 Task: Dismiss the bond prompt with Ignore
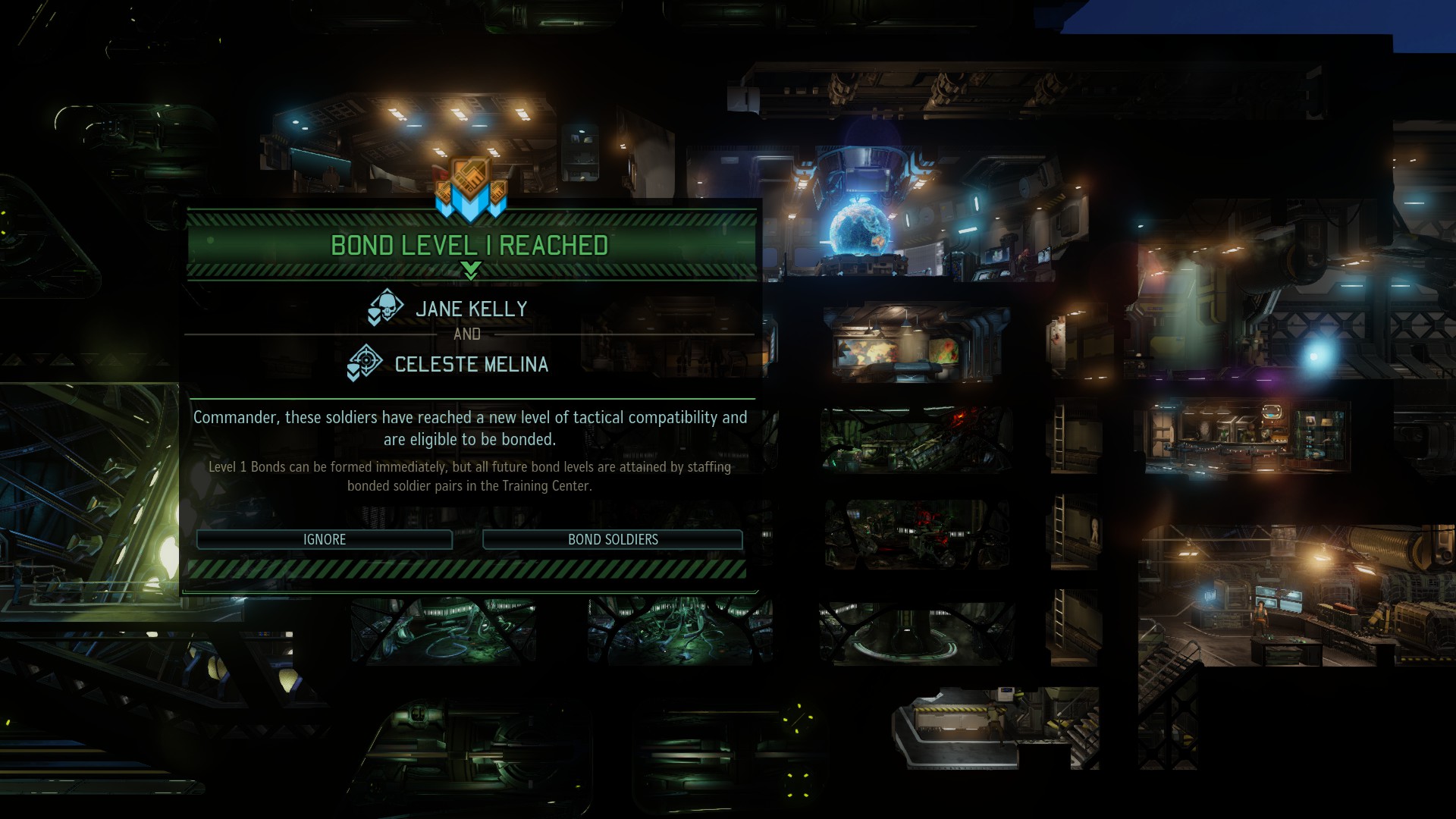coord(325,539)
